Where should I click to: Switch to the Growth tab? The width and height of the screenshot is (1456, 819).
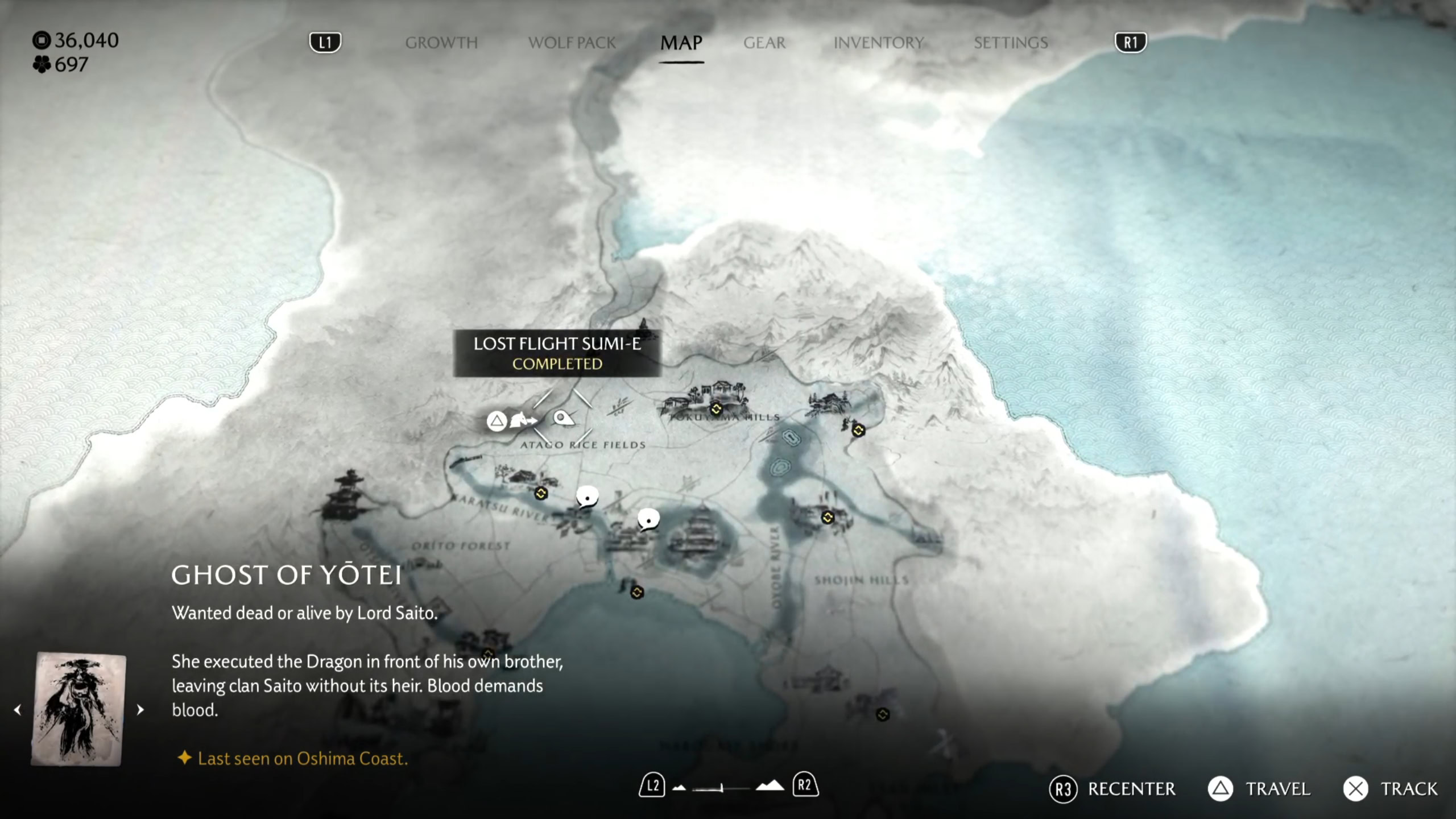point(441,43)
